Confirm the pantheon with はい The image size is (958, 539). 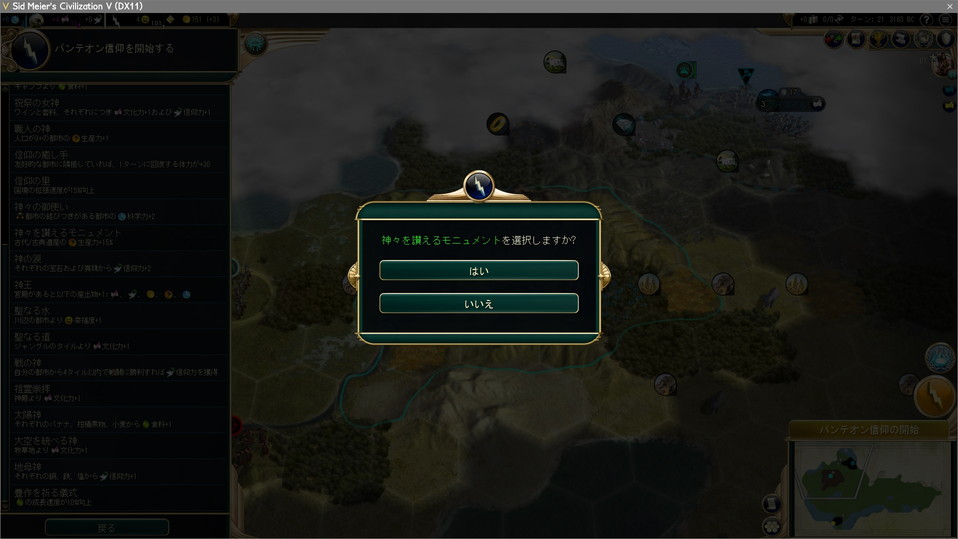pos(478,271)
